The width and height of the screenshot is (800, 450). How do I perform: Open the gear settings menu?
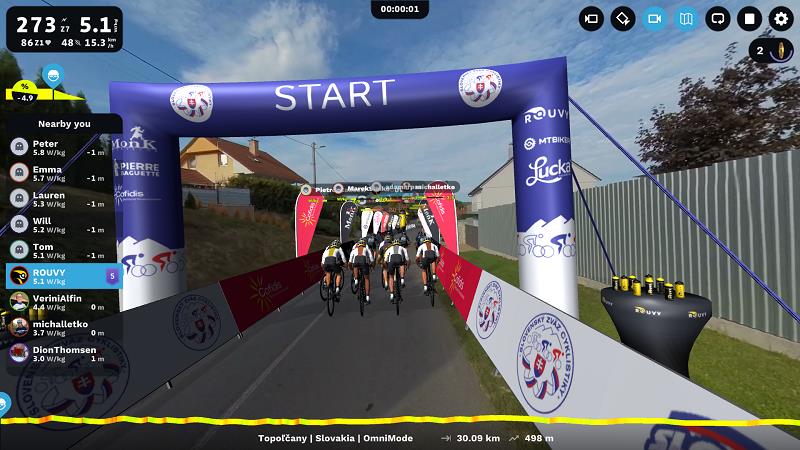pos(781,18)
